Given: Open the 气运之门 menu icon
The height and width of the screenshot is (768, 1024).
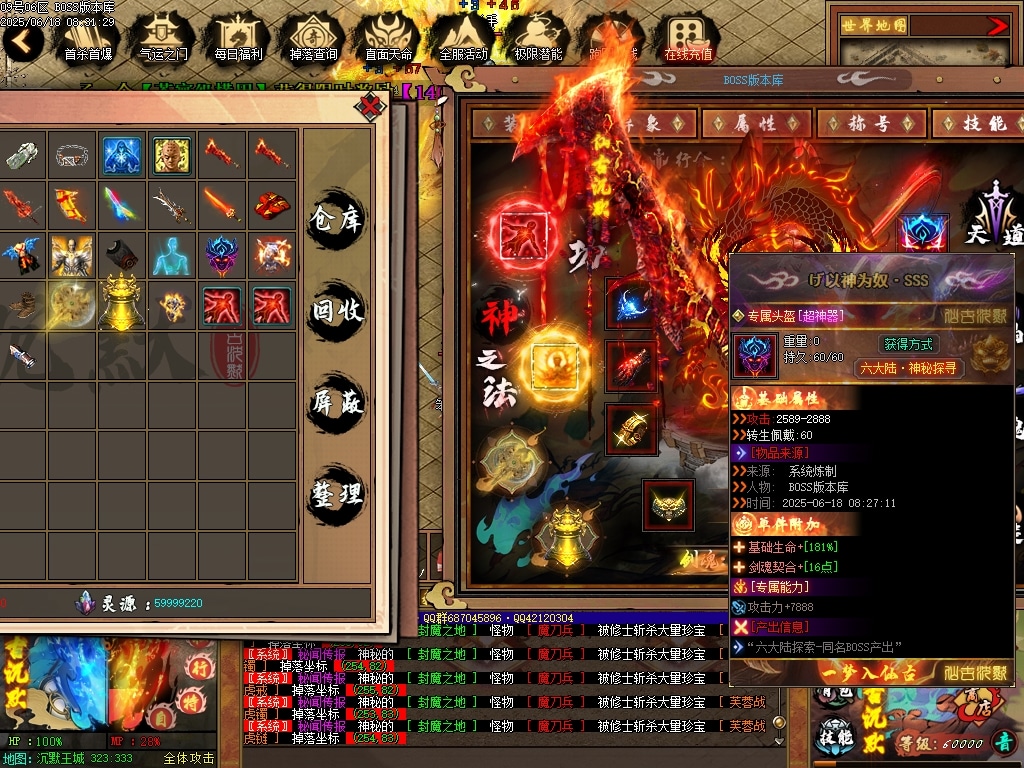Looking at the screenshot, I should [x=163, y=39].
